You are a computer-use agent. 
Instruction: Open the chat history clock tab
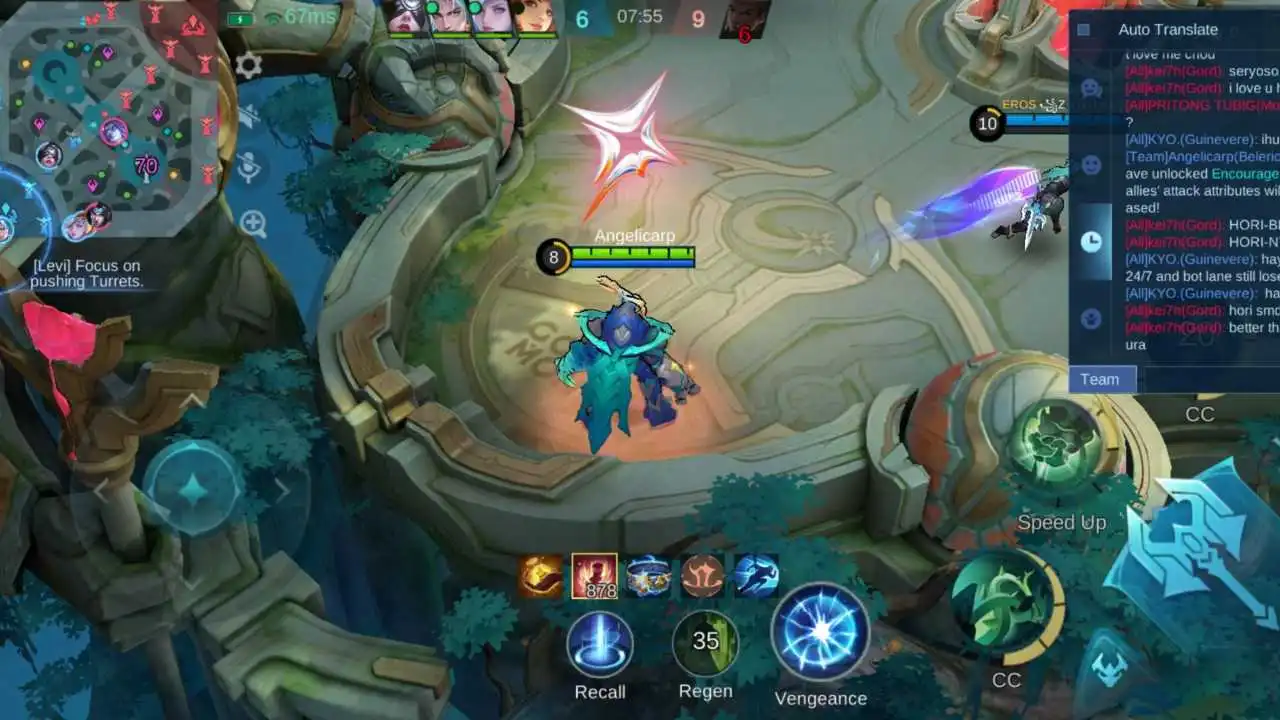(1092, 239)
